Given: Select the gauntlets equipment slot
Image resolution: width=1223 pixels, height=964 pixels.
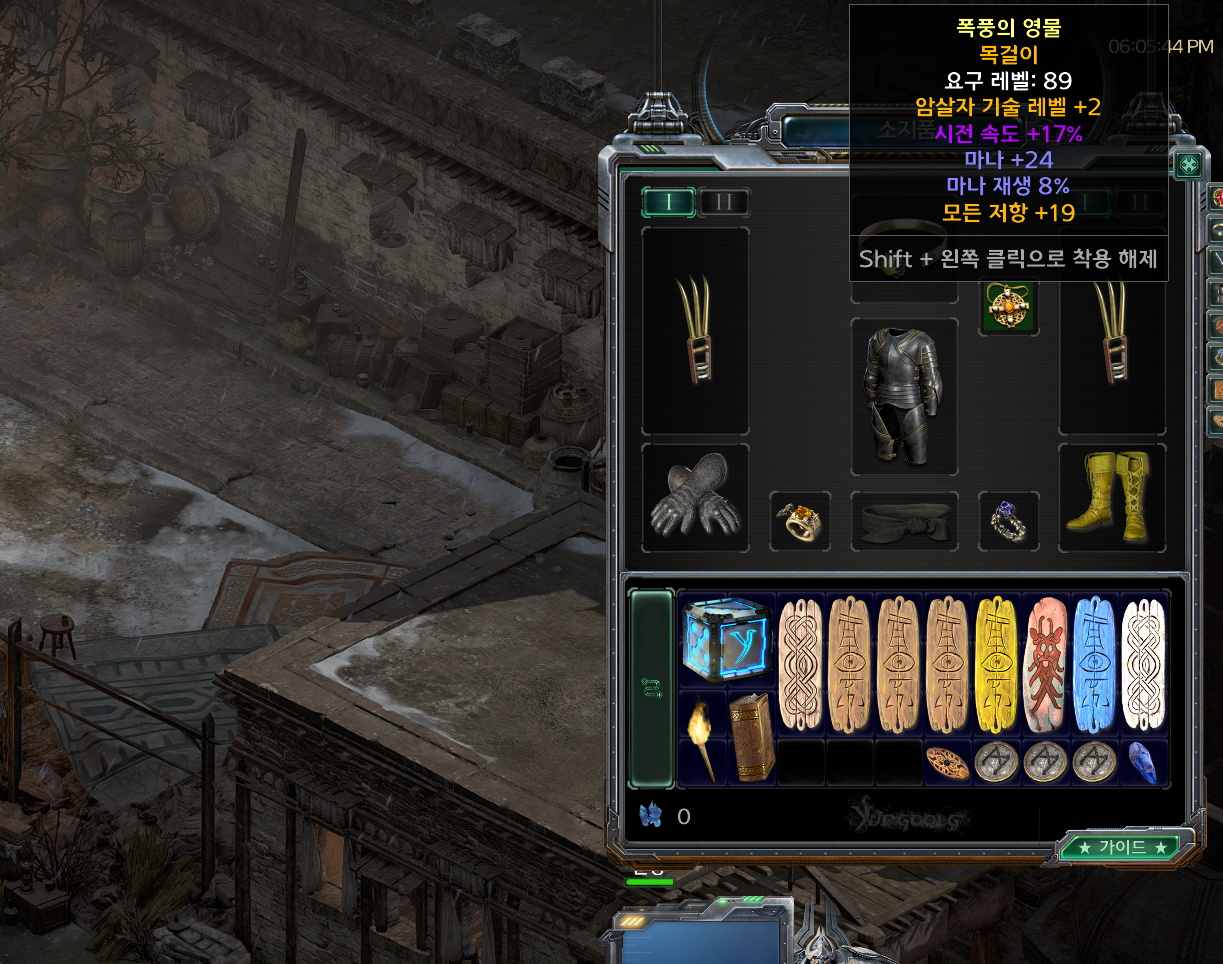Looking at the screenshot, I should (x=695, y=498).
